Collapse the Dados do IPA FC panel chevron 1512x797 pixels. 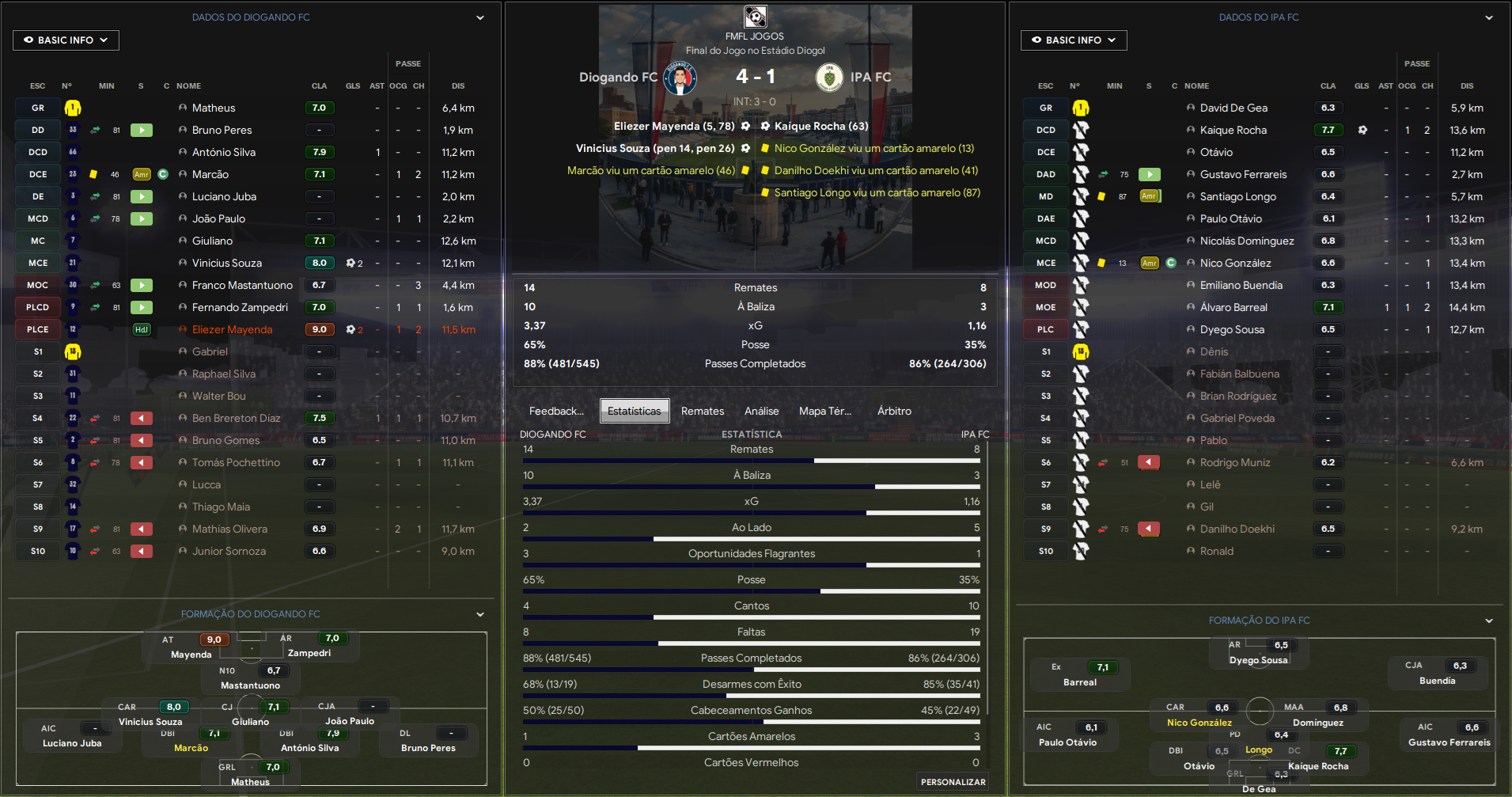point(1488,17)
